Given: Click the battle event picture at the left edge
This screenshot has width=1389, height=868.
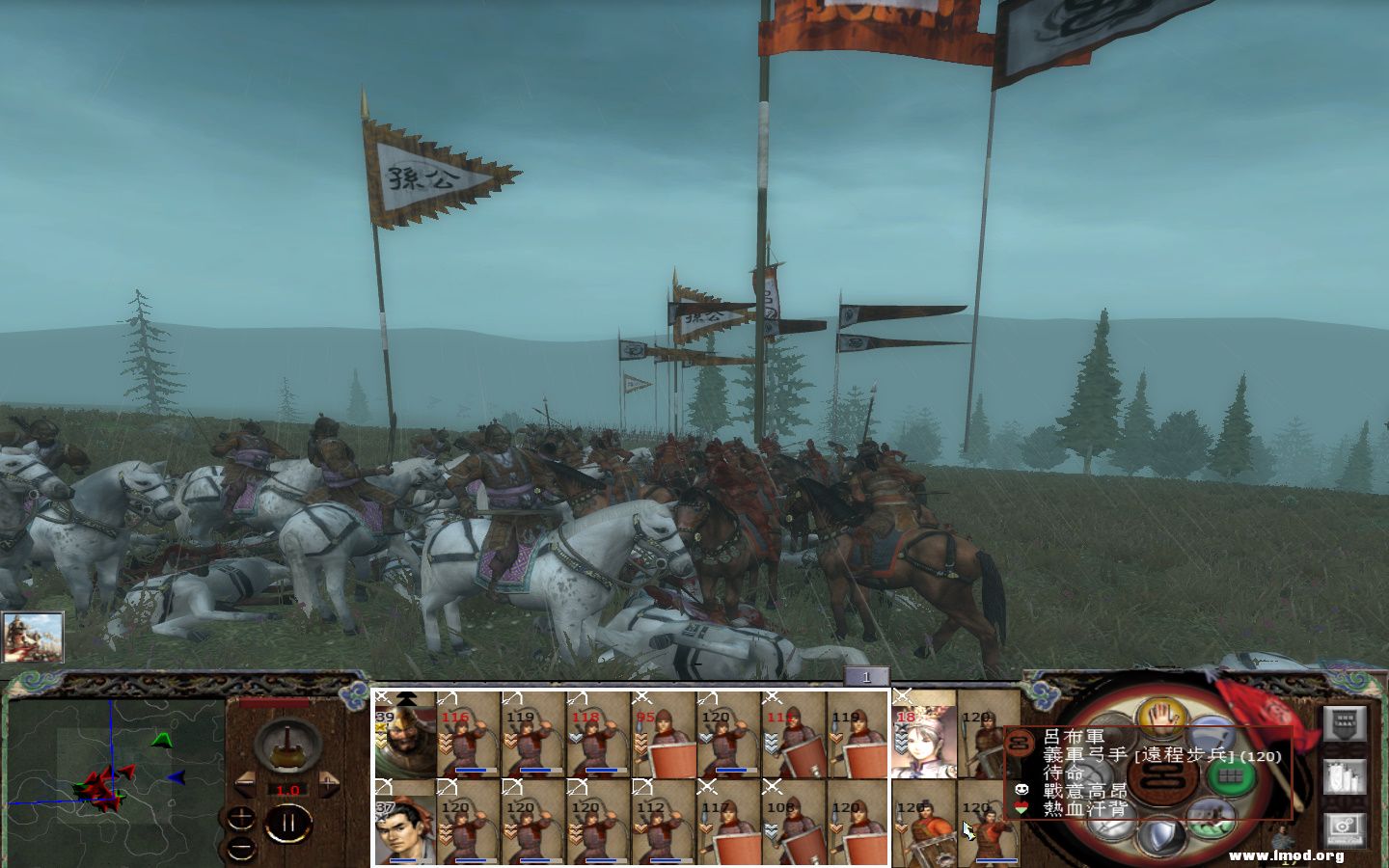Looking at the screenshot, I should (34, 637).
